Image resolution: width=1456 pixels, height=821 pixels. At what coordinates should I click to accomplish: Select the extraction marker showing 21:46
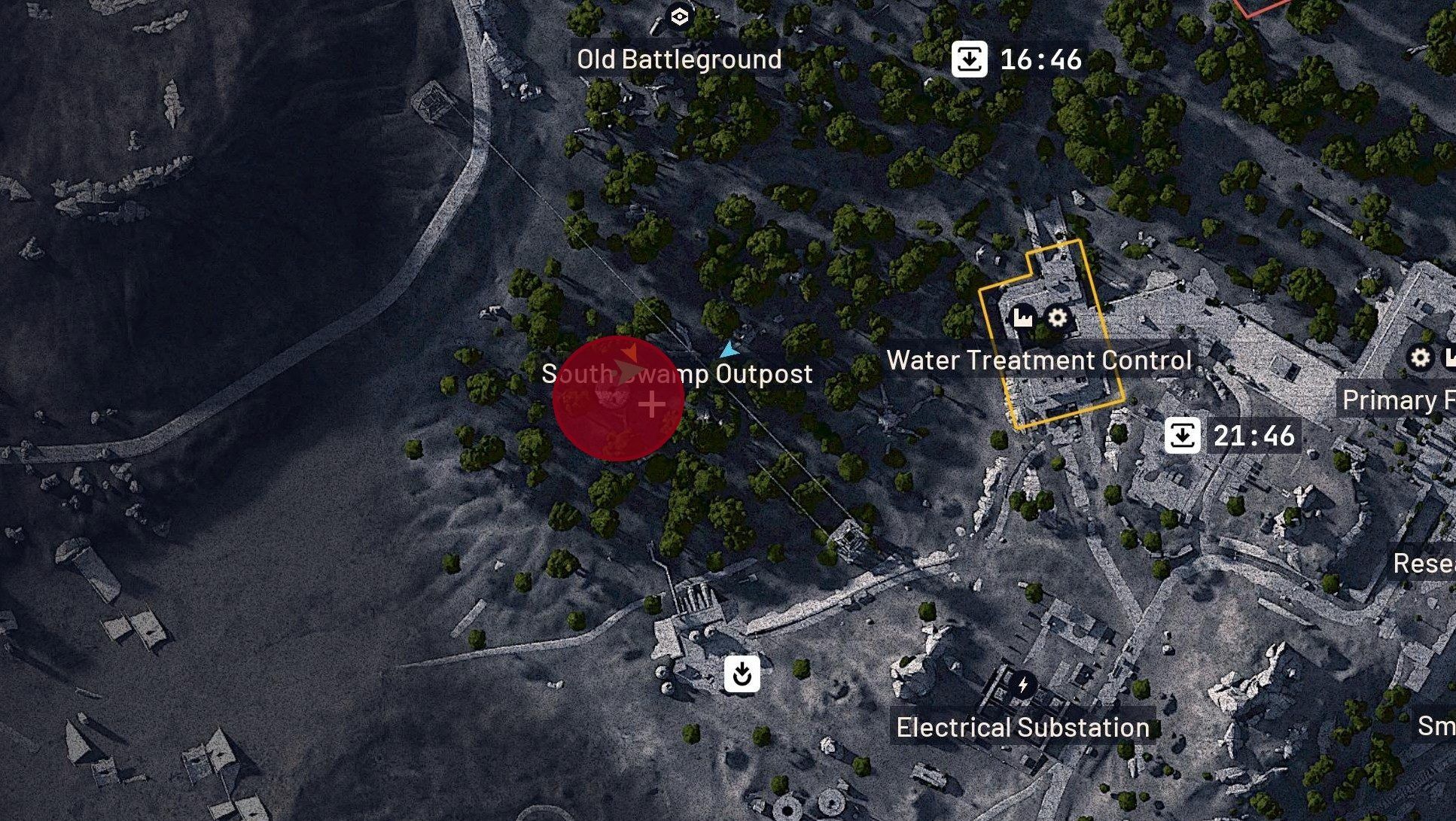click(x=1182, y=436)
